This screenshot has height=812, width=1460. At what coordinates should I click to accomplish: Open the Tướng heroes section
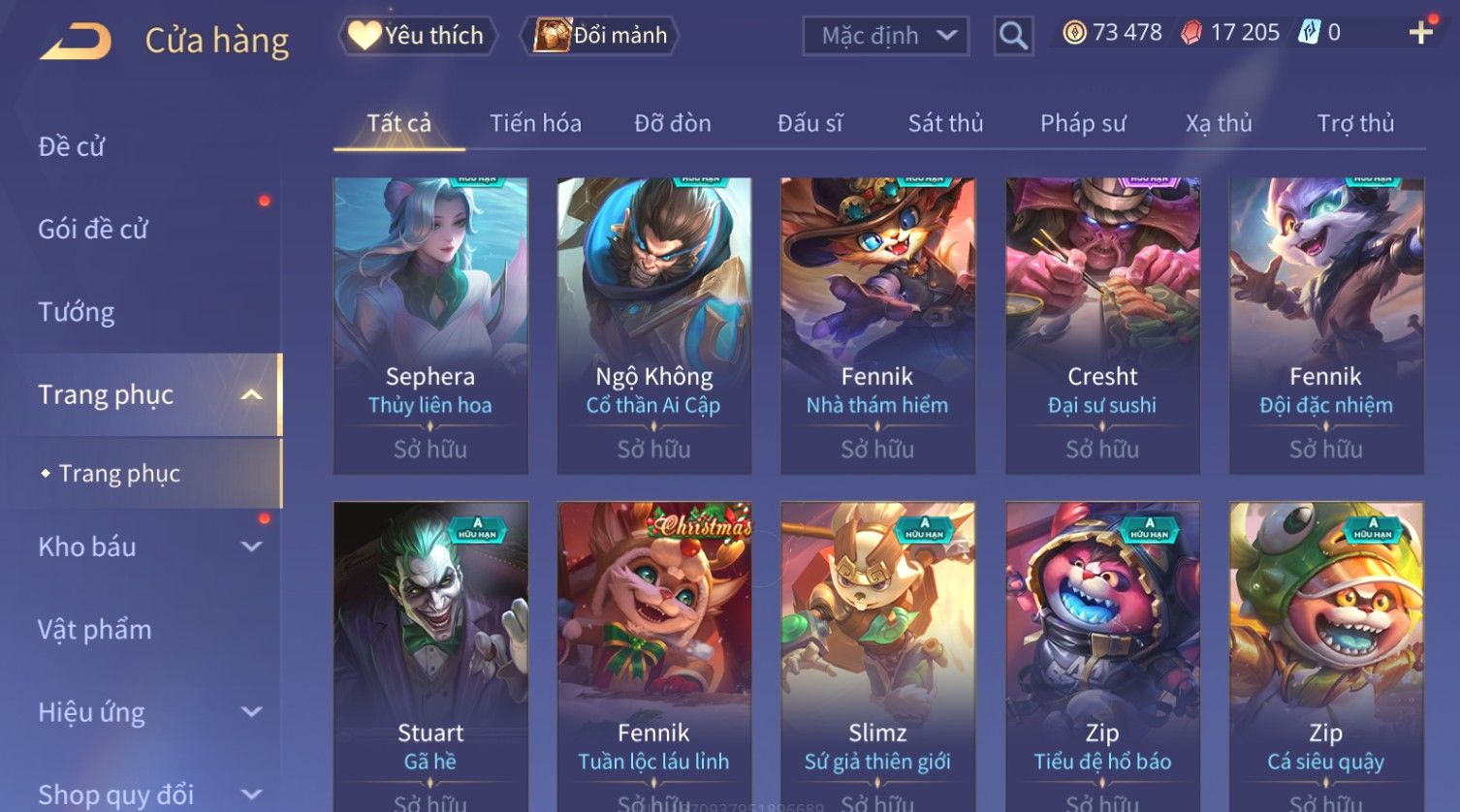[x=77, y=312]
